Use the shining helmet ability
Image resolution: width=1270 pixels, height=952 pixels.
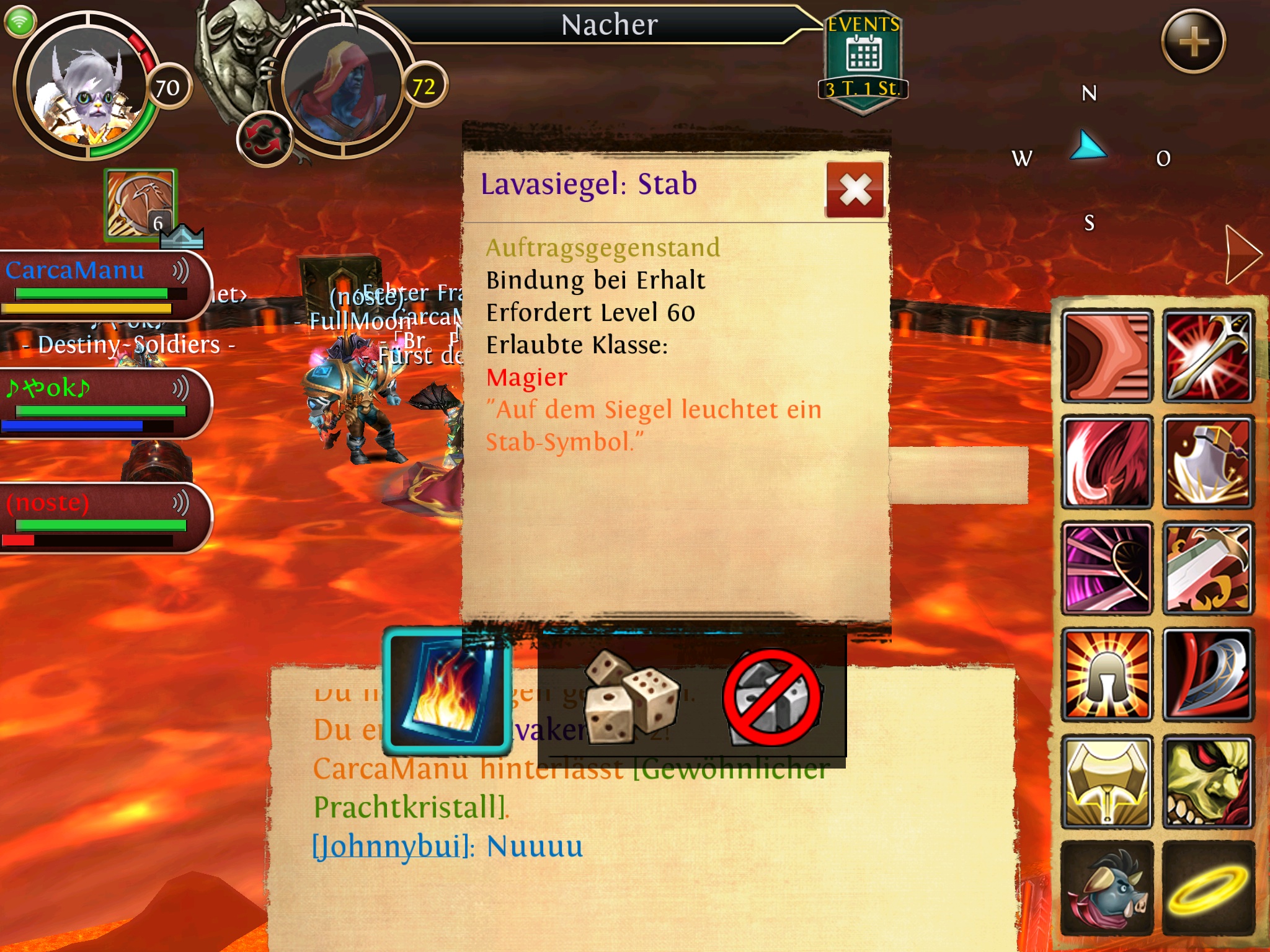[x=1107, y=675]
